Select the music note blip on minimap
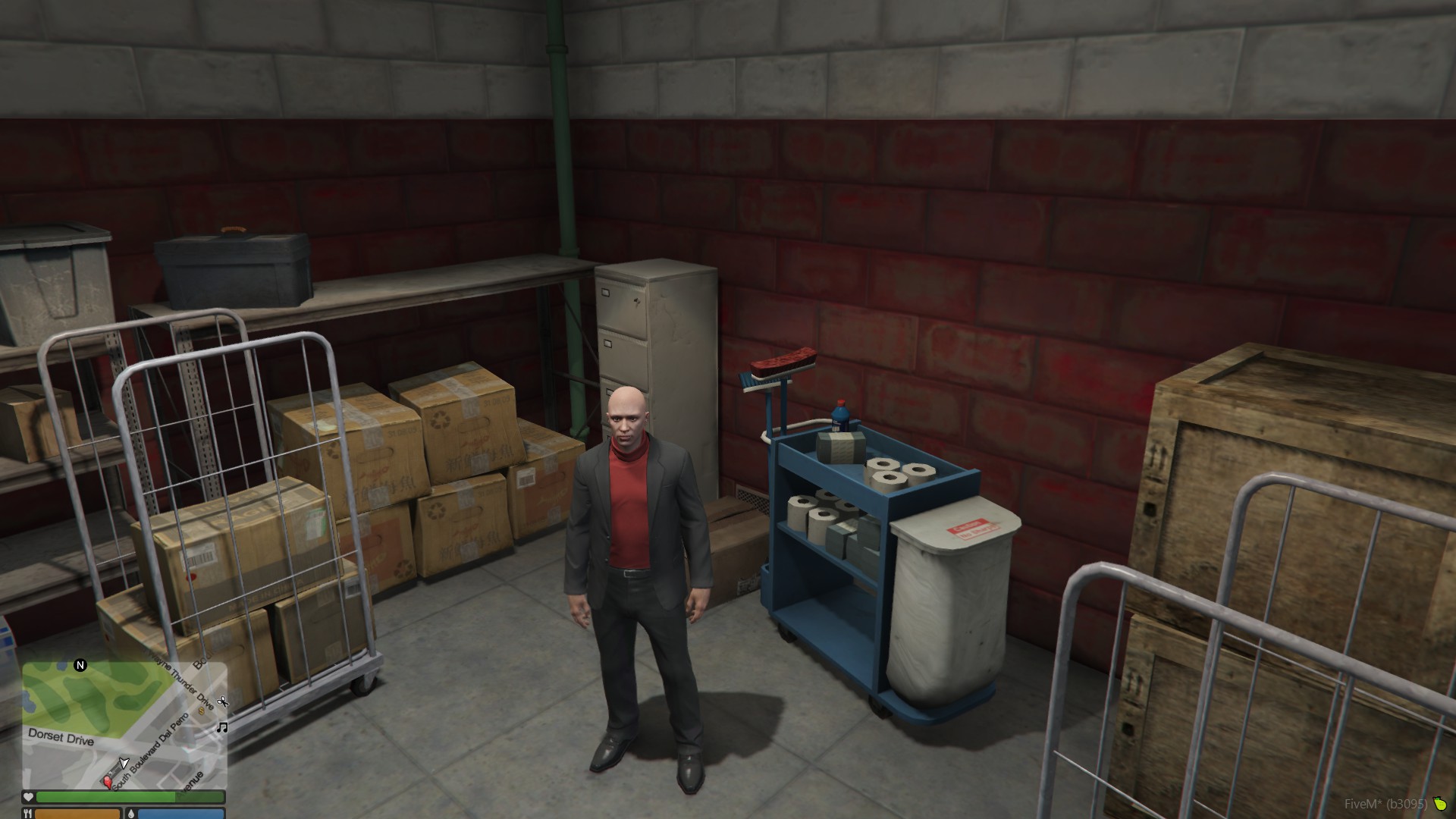Screen dimensions: 1456x819 point(222,727)
